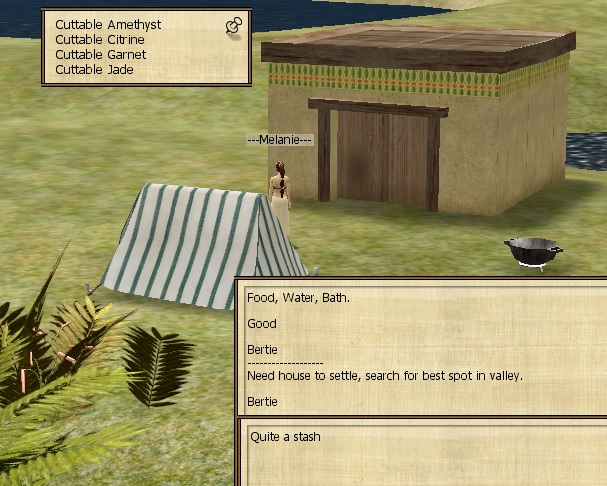The image size is (607, 486).
Task: Select Cuttable Amethyst from the menu
Action: point(108,24)
